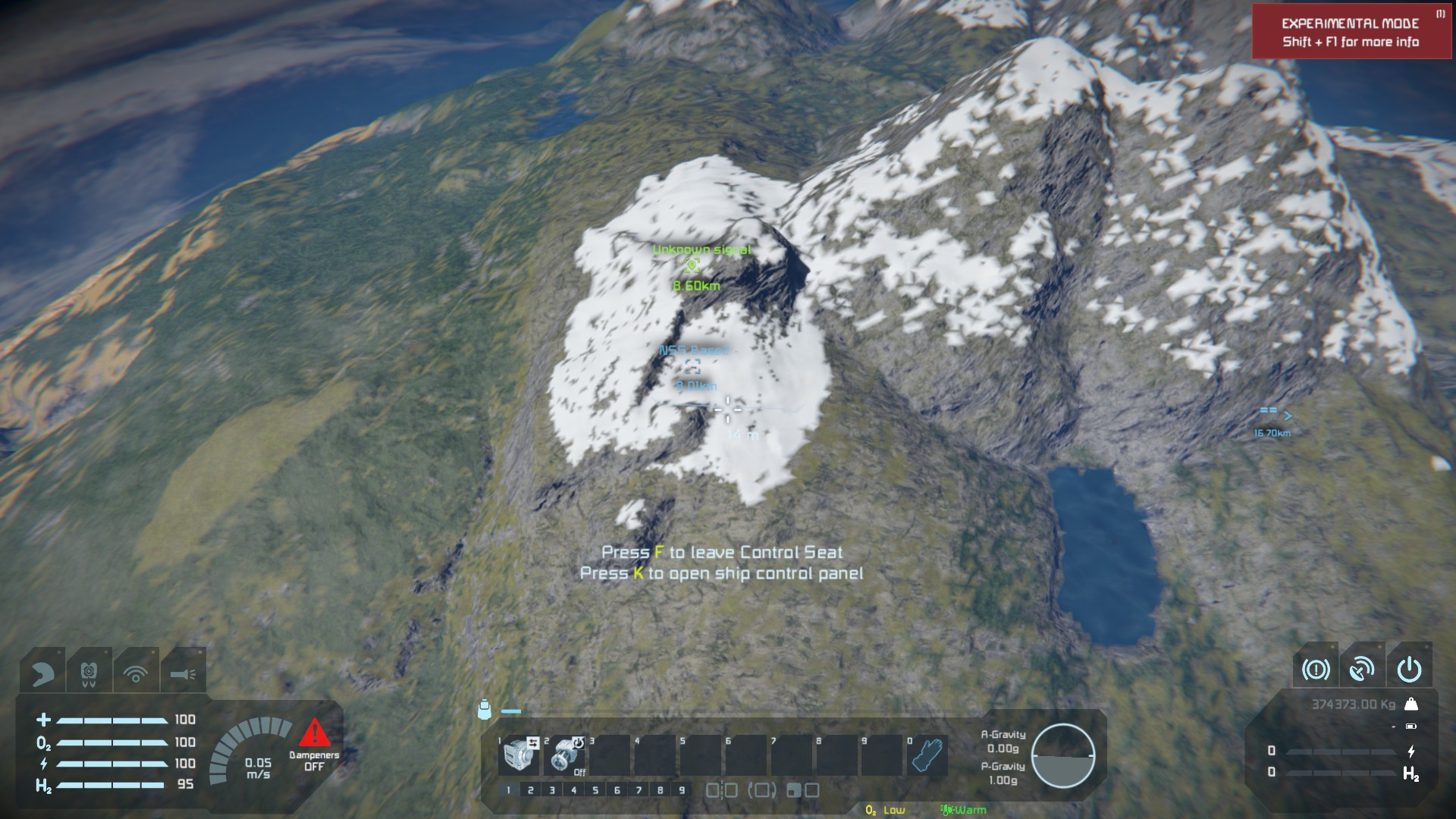Toggle the thruster in toolbar slot 2
Image resolution: width=1456 pixels, height=819 pixels.
coord(565,755)
